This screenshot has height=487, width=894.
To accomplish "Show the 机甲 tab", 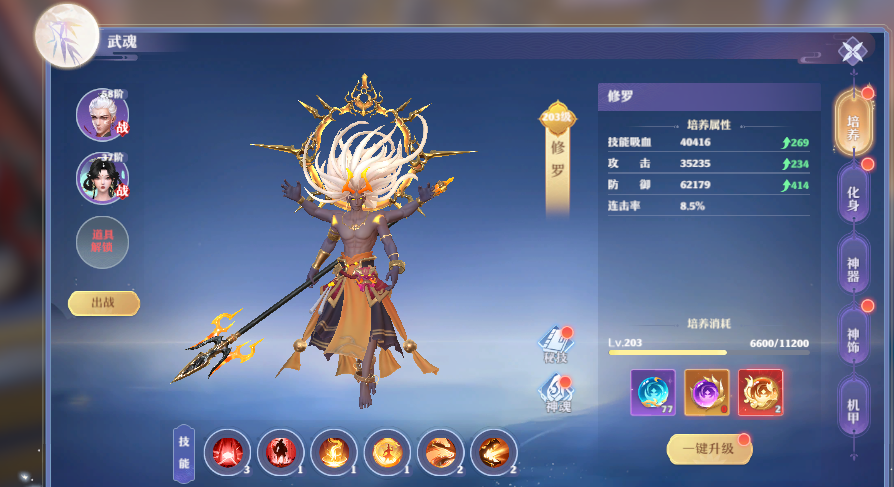I will pyautogui.click(x=852, y=406).
